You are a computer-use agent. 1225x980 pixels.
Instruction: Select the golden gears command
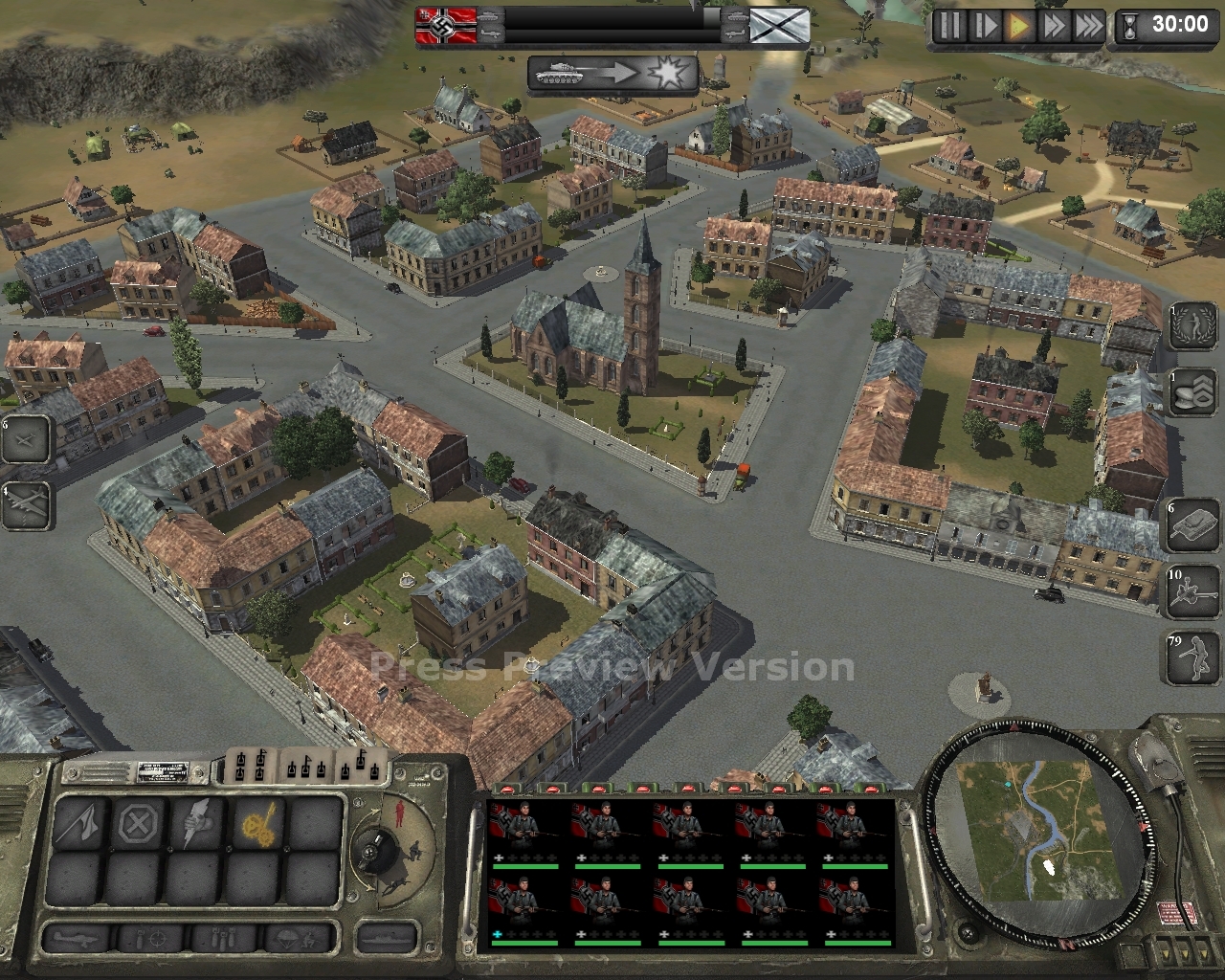256,822
